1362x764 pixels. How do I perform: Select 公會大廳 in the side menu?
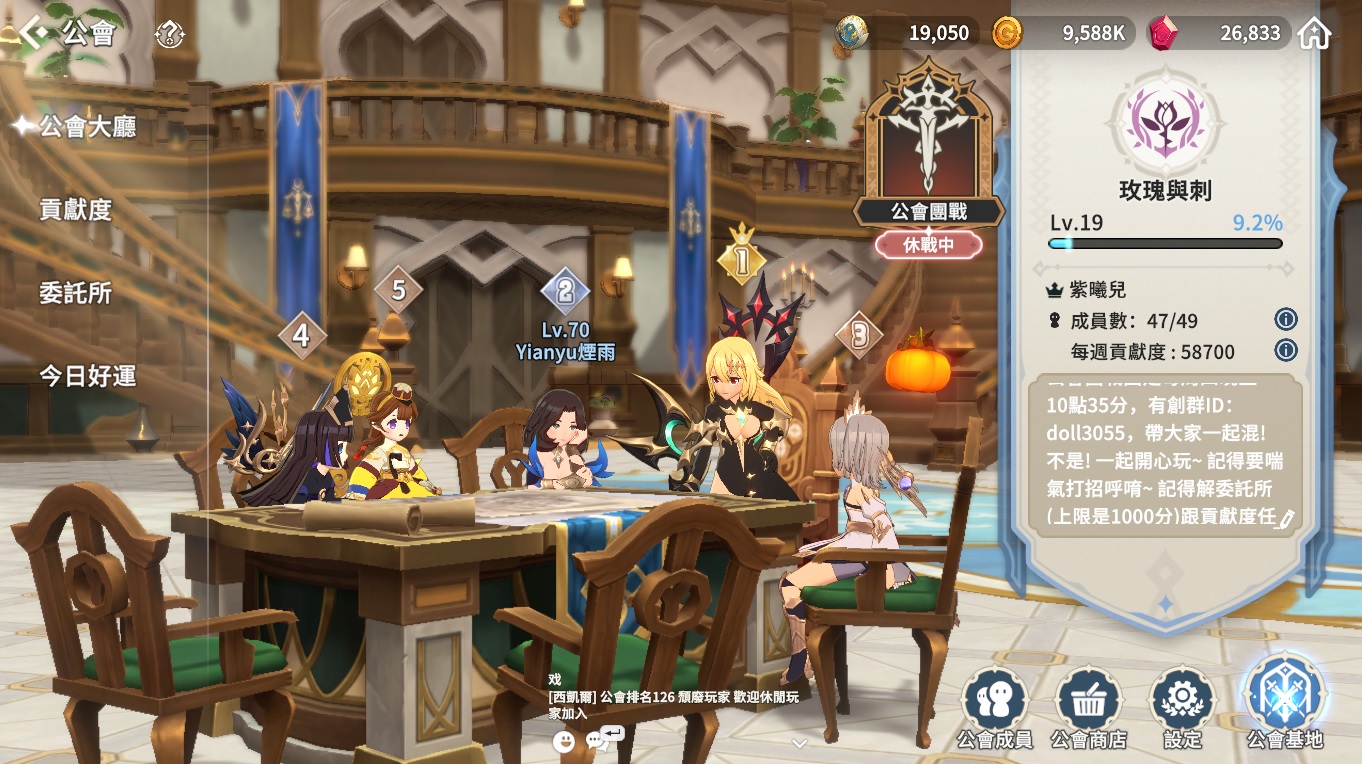[x=87, y=127]
